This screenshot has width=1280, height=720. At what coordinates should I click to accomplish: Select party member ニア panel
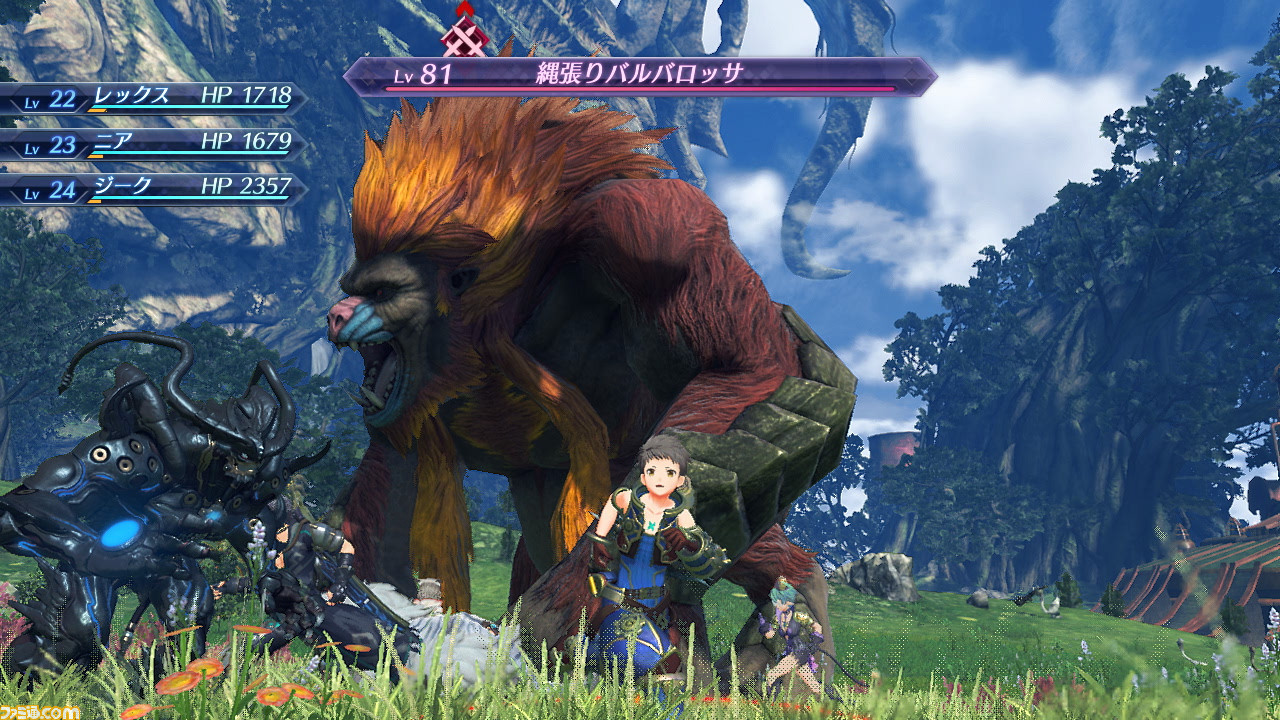click(150, 143)
